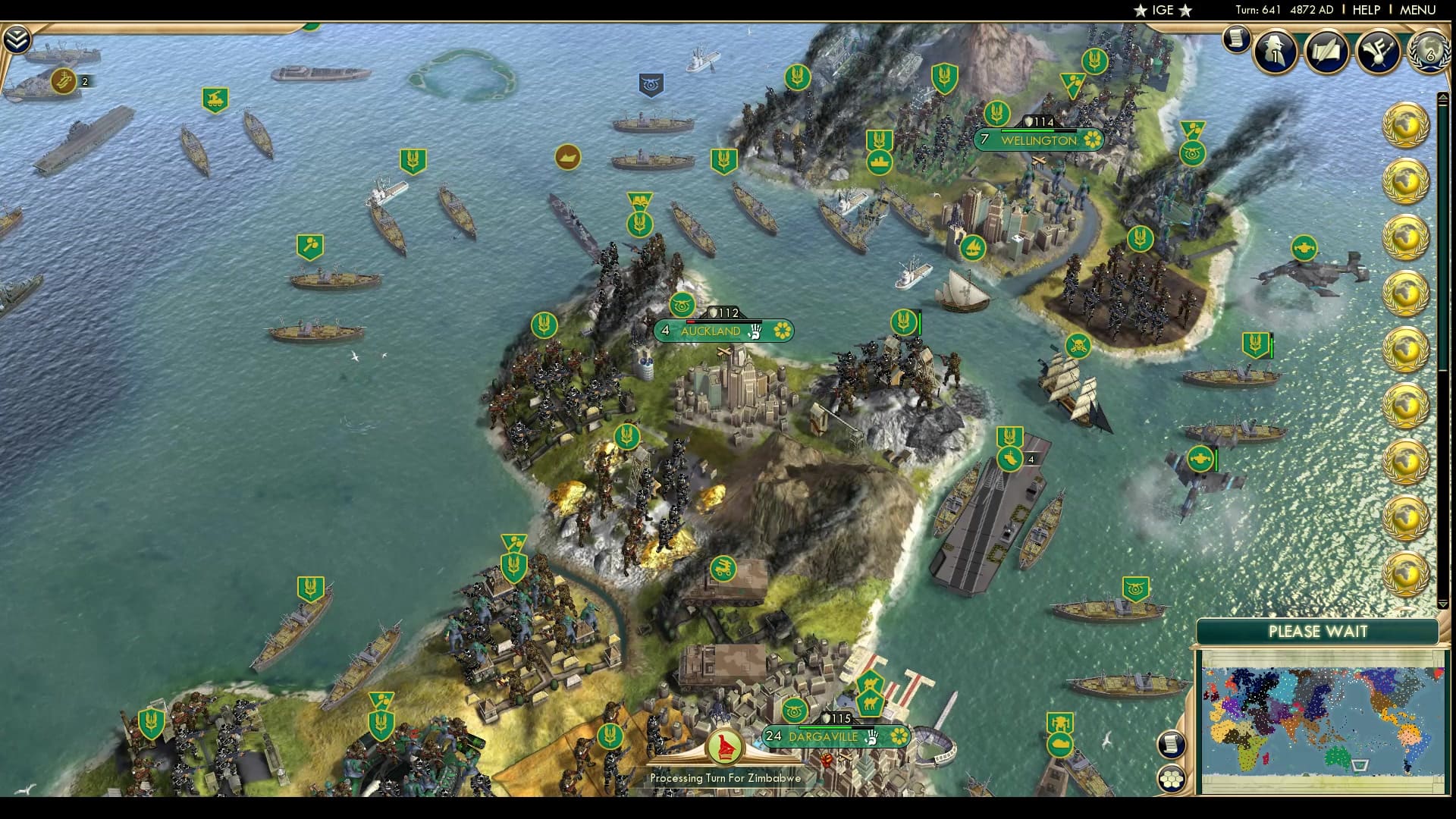Screen dimensions: 1456x819
Task: Toggle Strategic View with the hex grid icon
Action: pyautogui.click(x=1170, y=777)
